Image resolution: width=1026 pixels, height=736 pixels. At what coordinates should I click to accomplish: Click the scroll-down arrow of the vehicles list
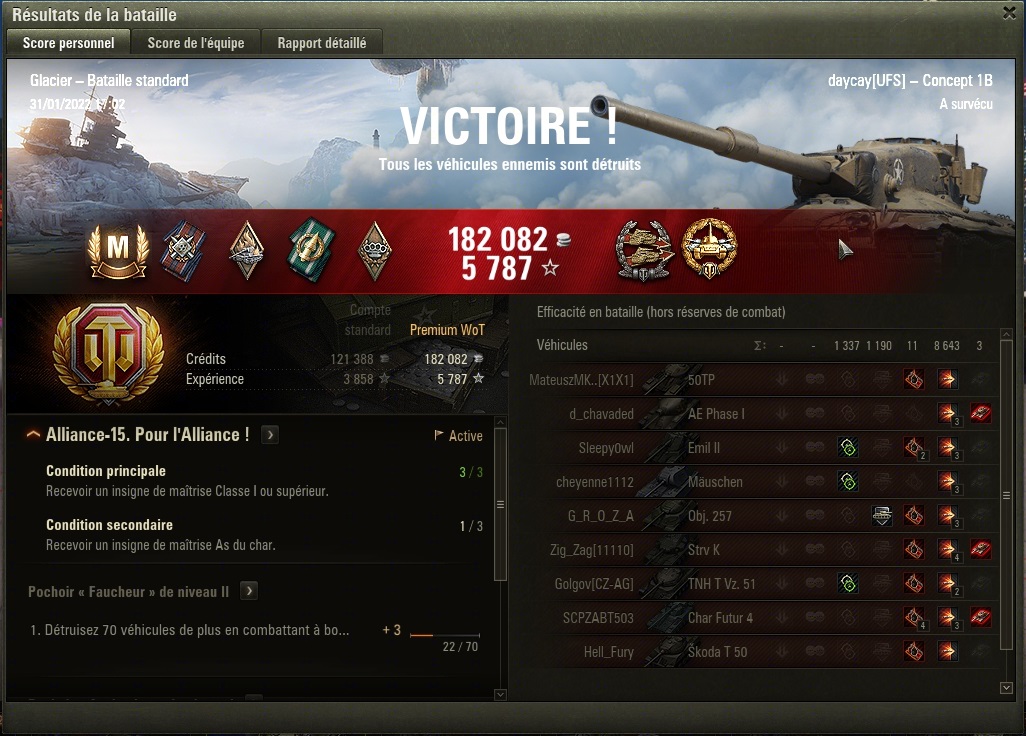click(1006, 688)
